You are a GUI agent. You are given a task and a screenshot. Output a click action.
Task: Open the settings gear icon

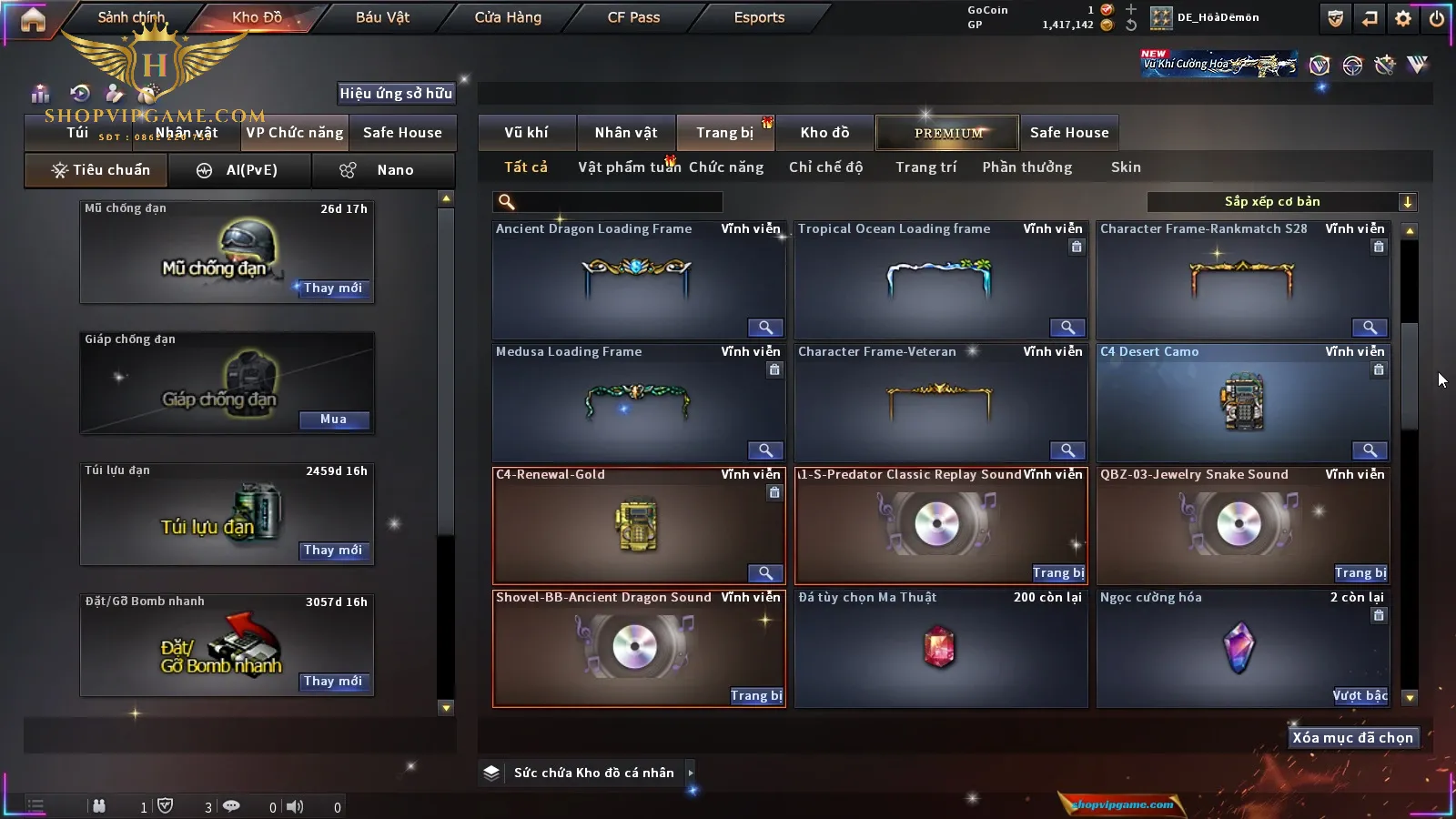pos(1403,18)
